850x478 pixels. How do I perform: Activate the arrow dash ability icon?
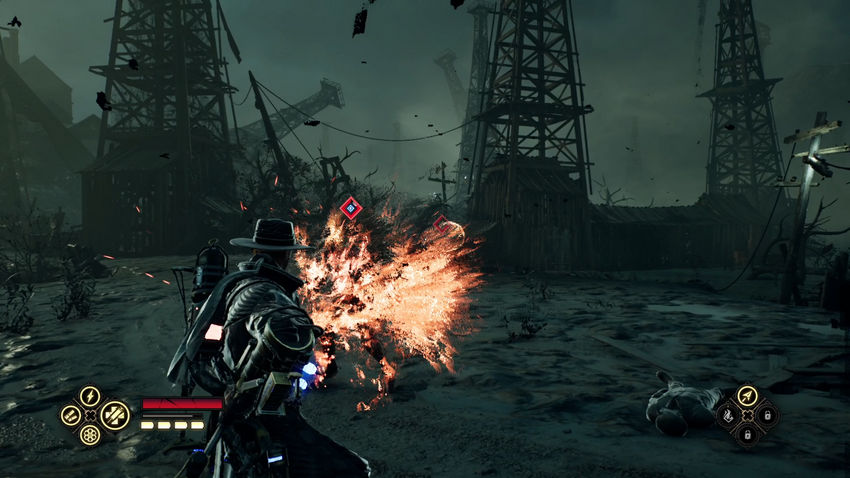(747, 396)
